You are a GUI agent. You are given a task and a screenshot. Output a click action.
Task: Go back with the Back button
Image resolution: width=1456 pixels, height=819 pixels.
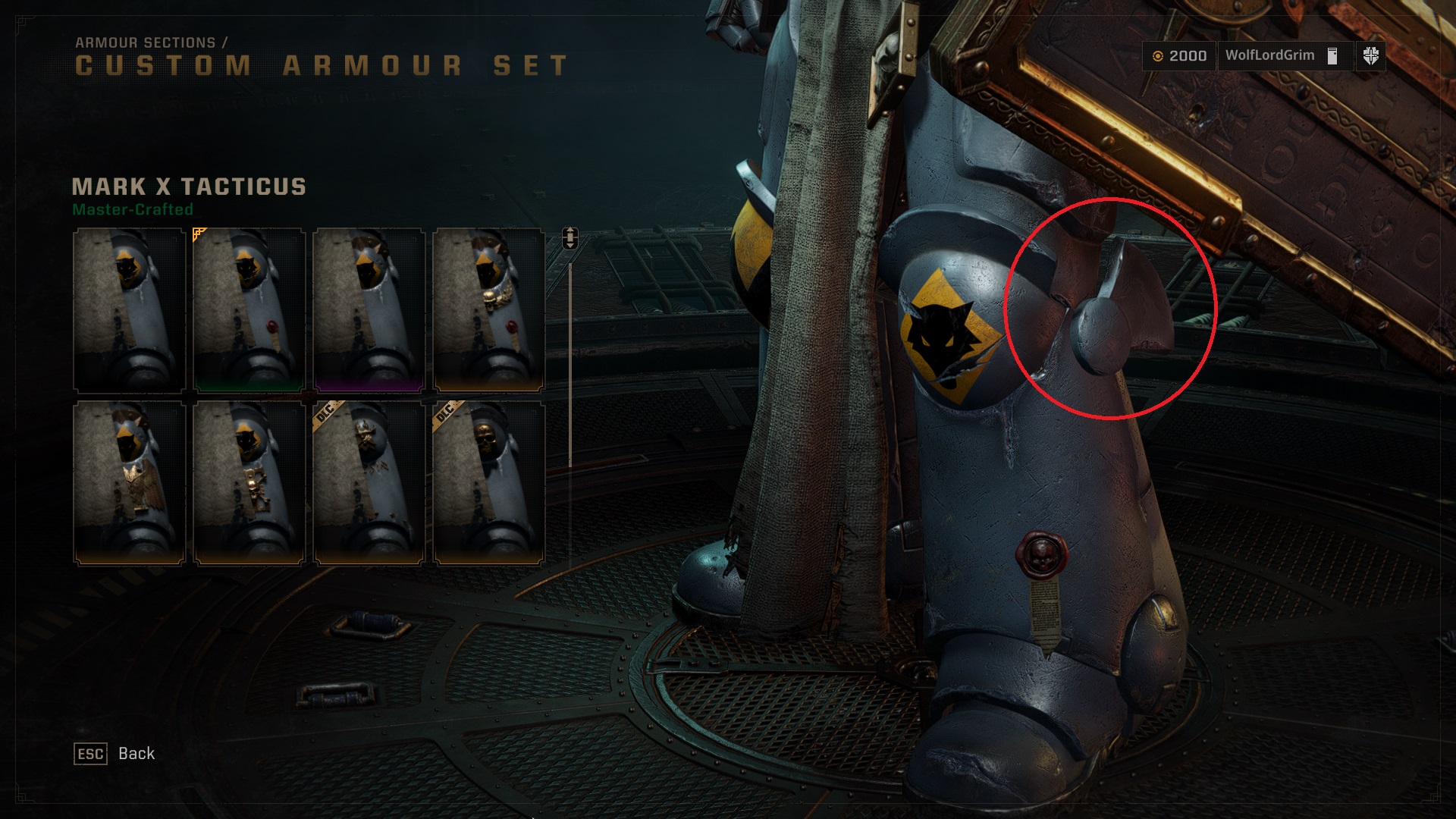(115, 754)
